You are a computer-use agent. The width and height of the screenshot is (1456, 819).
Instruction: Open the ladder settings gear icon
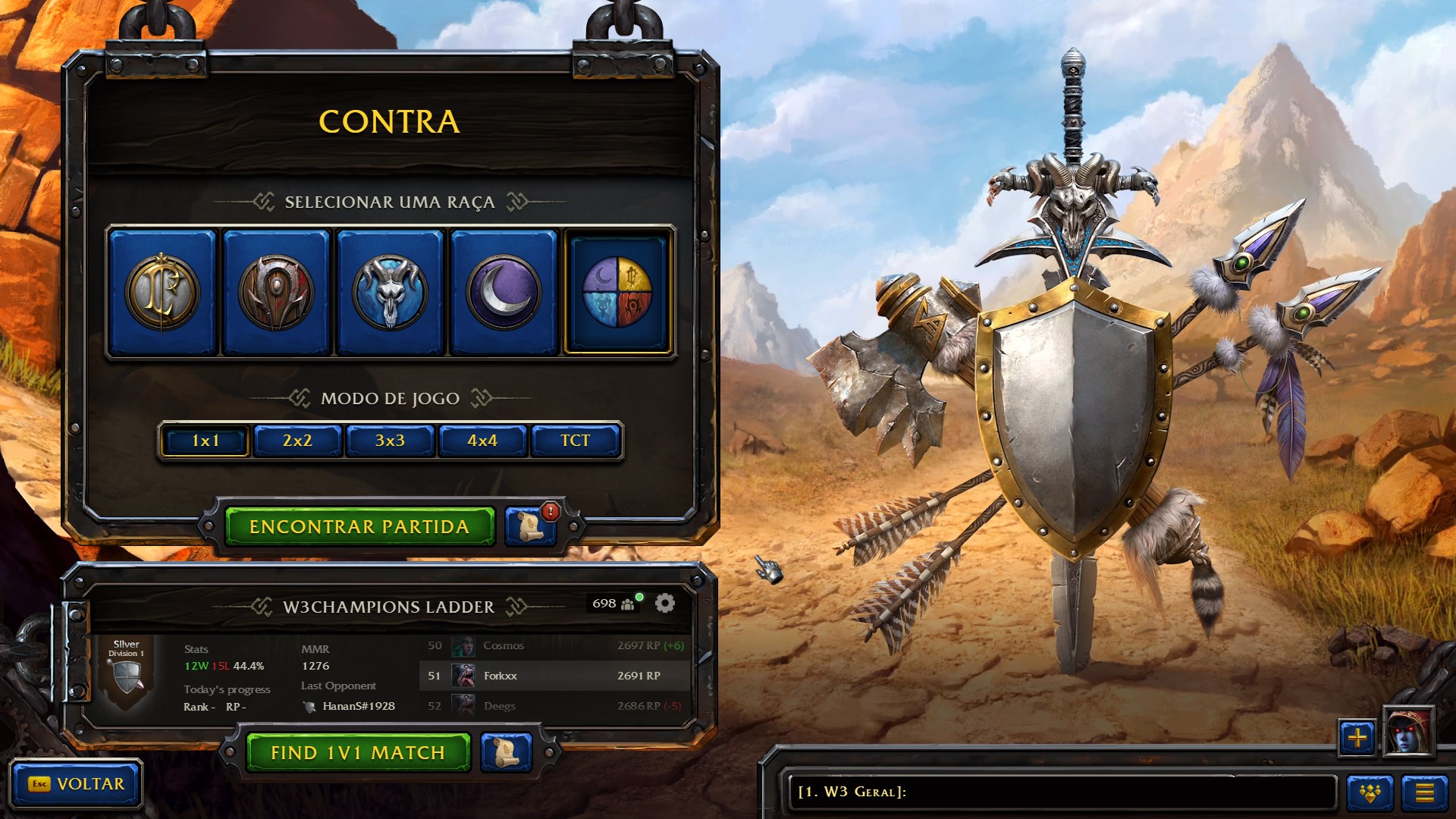point(666,604)
